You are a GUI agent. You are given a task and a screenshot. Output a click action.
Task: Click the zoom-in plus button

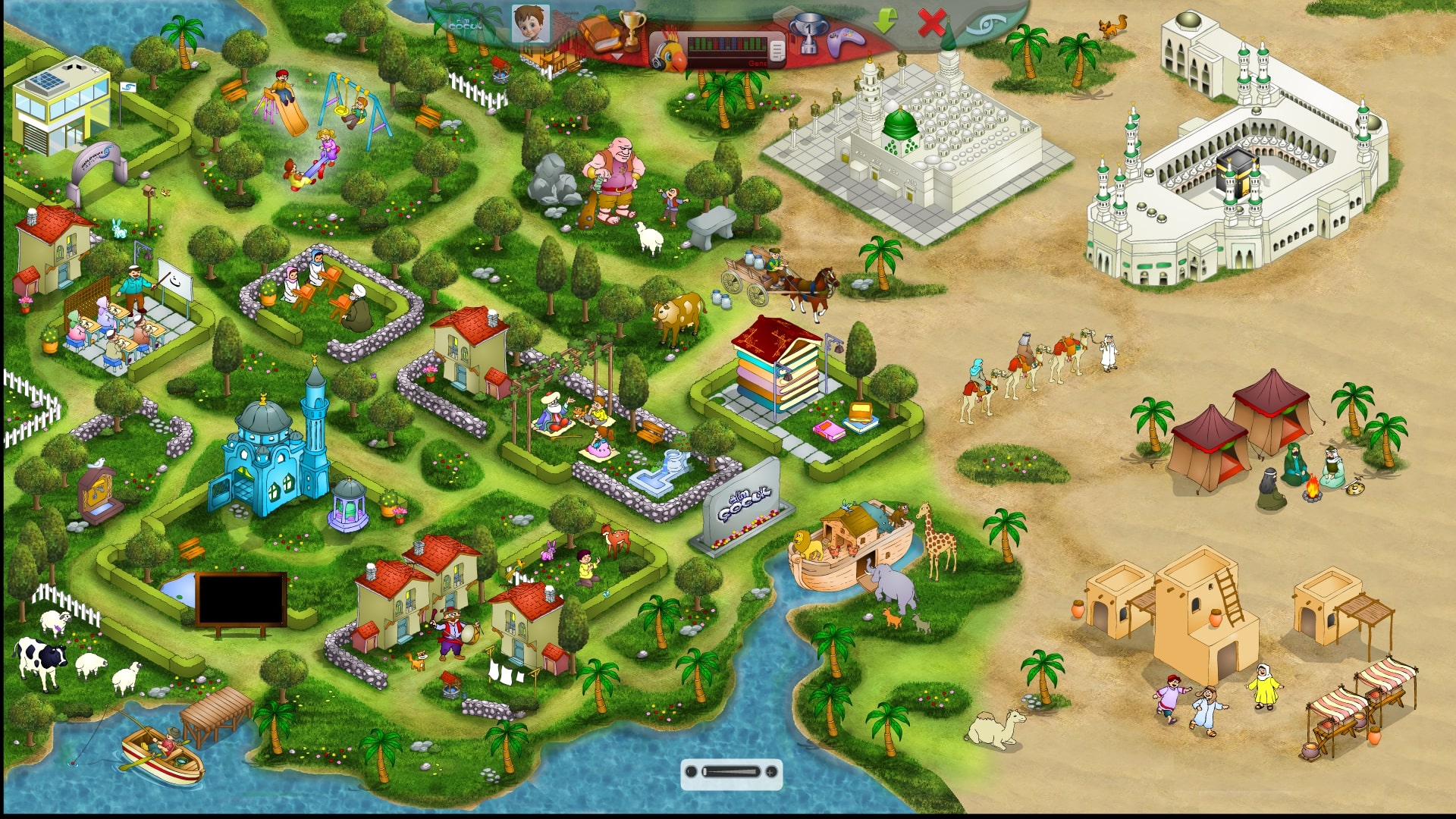(x=771, y=772)
